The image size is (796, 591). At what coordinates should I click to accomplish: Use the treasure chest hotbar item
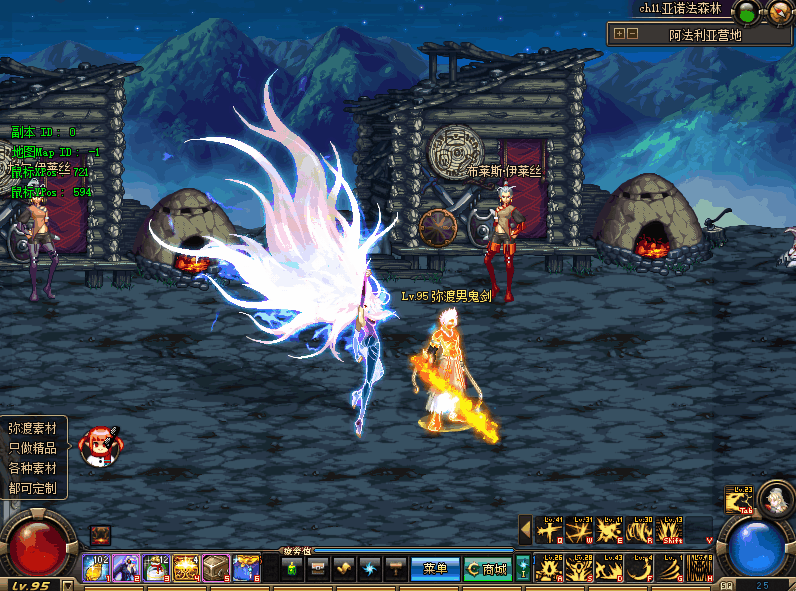[216, 568]
